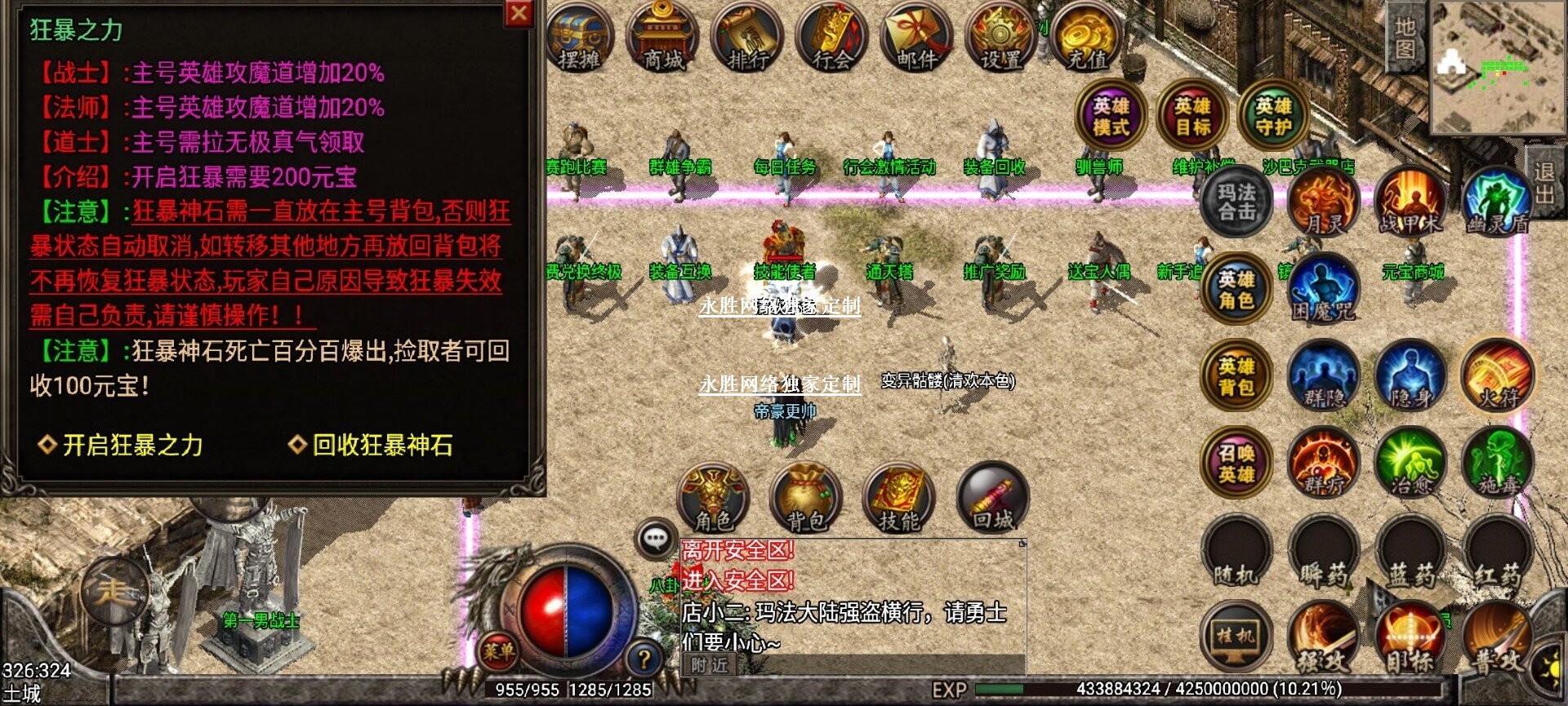Close the 狂暴之力 dialog panel
1568x706 pixels.
tap(519, 13)
